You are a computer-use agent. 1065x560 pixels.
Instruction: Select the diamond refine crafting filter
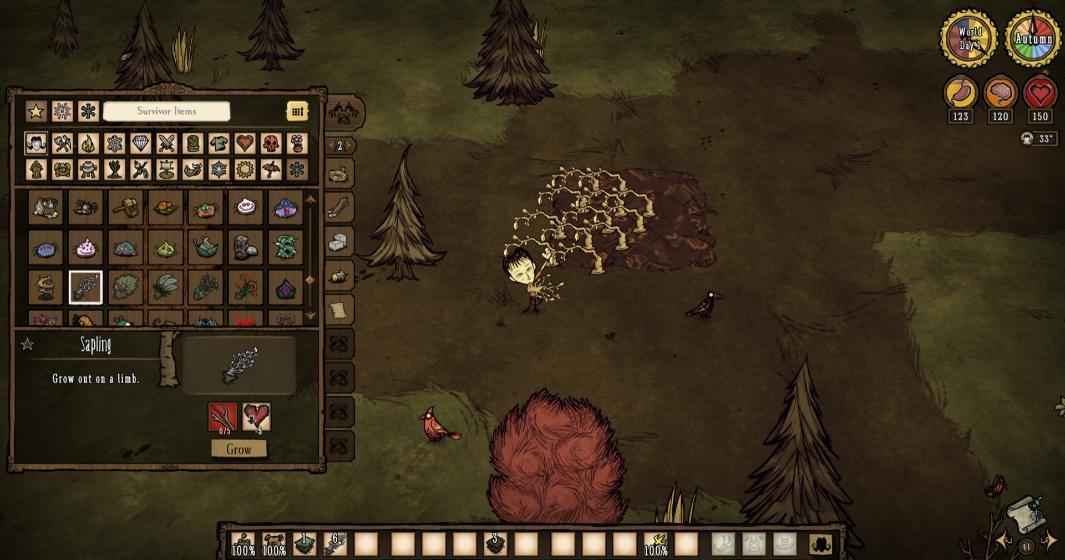click(141, 143)
